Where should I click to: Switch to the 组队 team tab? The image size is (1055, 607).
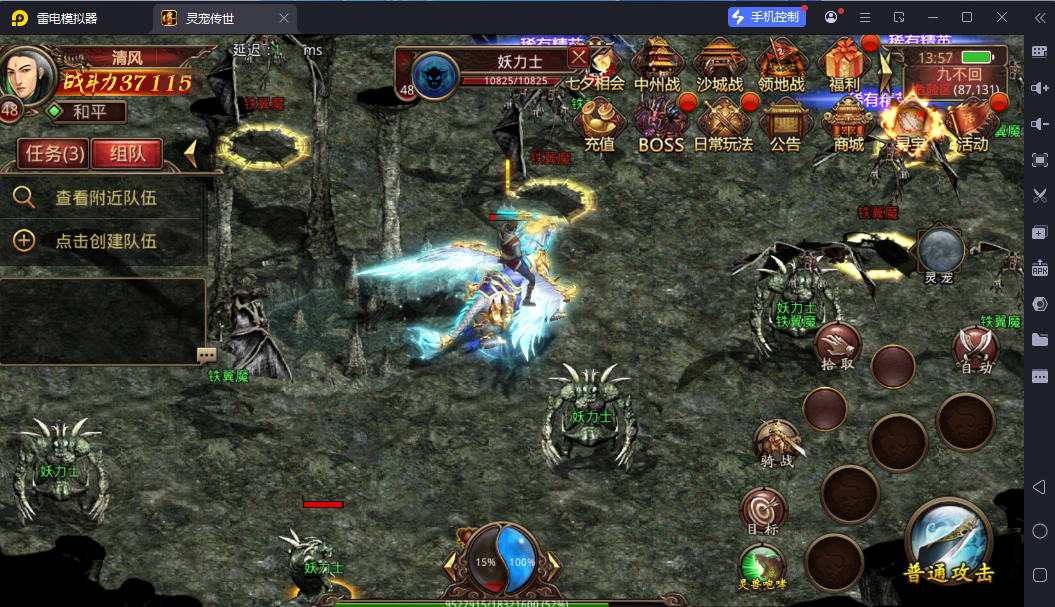(x=127, y=154)
